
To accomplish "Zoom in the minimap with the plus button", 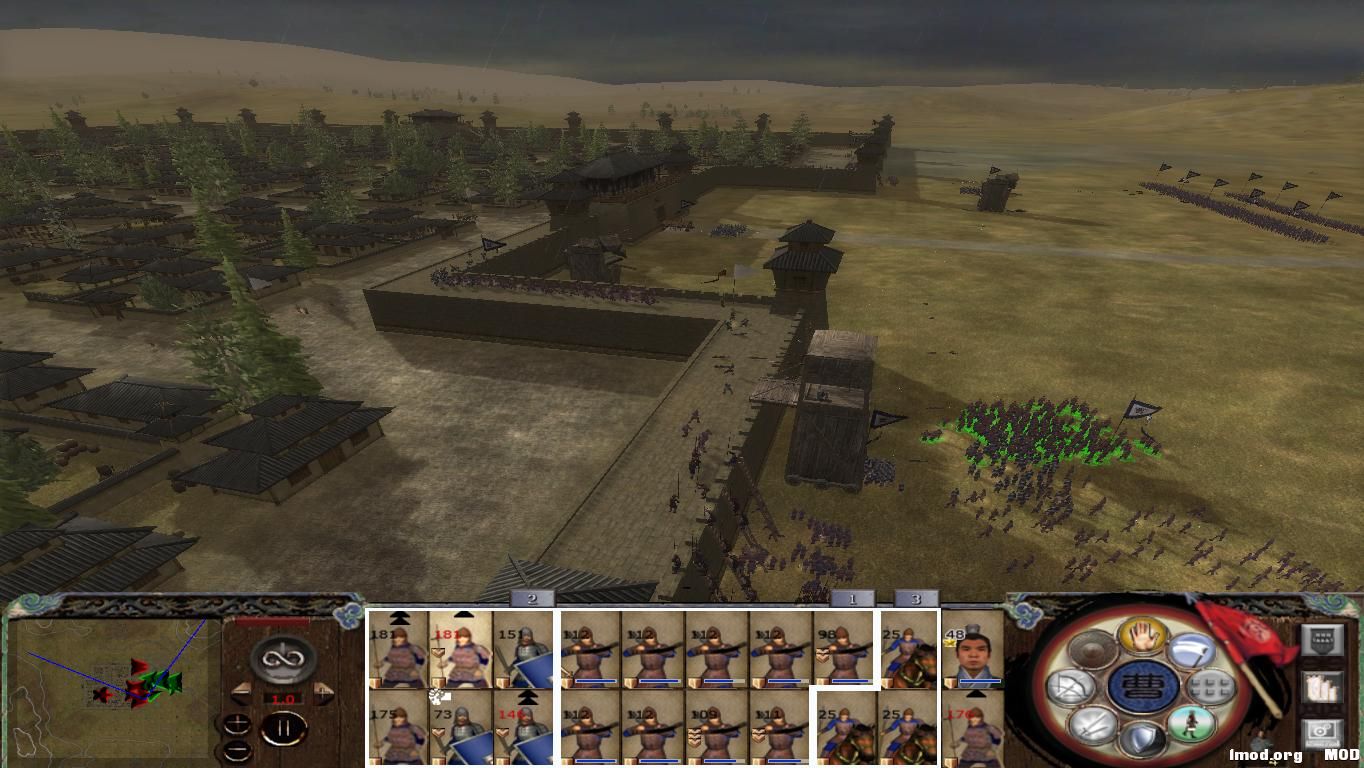I will tap(238, 725).
